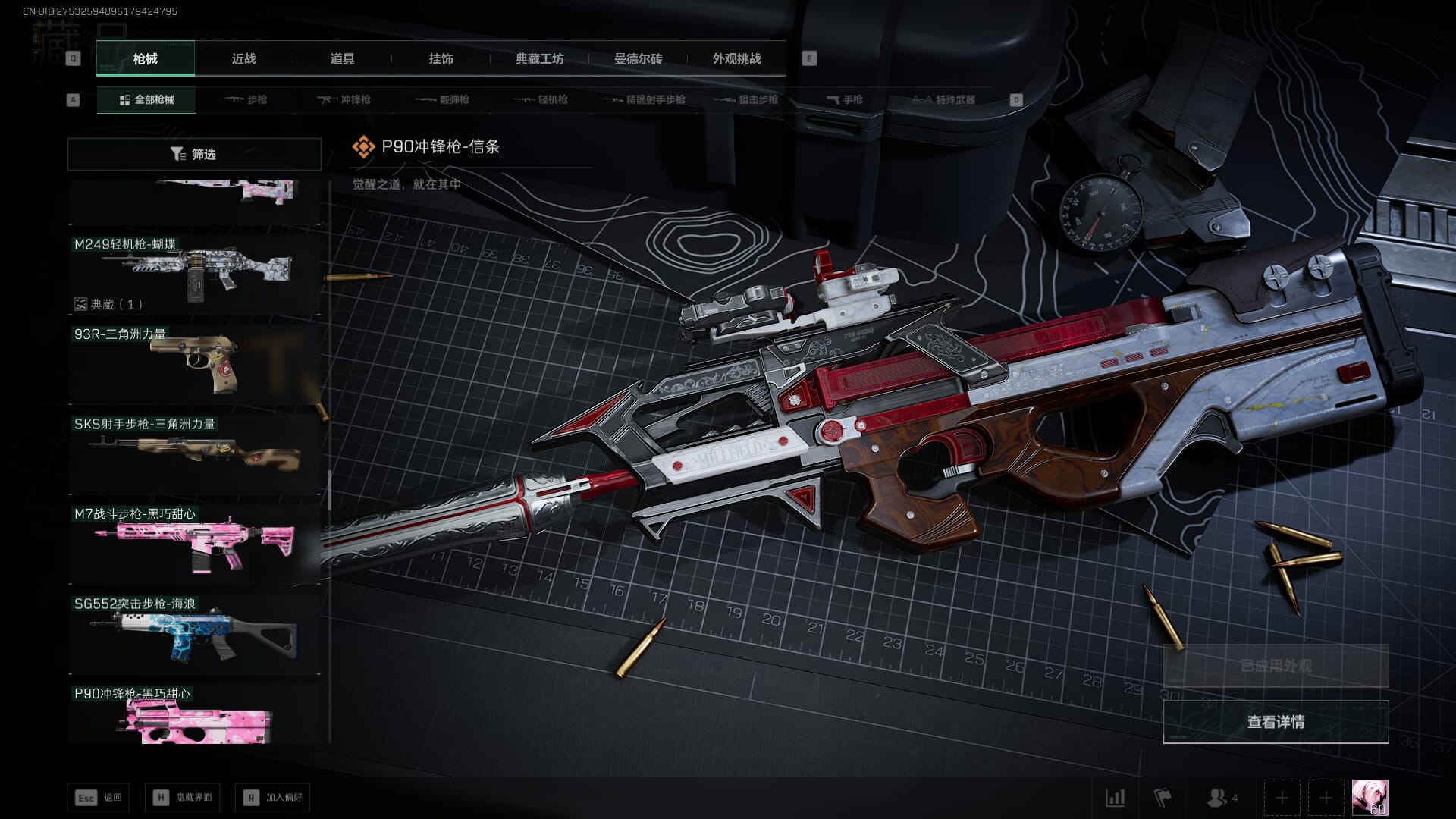The width and height of the screenshot is (1456, 819).
Task: Select the 挂饰 charms tab
Action: pyautogui.click(x=441, y=59)
